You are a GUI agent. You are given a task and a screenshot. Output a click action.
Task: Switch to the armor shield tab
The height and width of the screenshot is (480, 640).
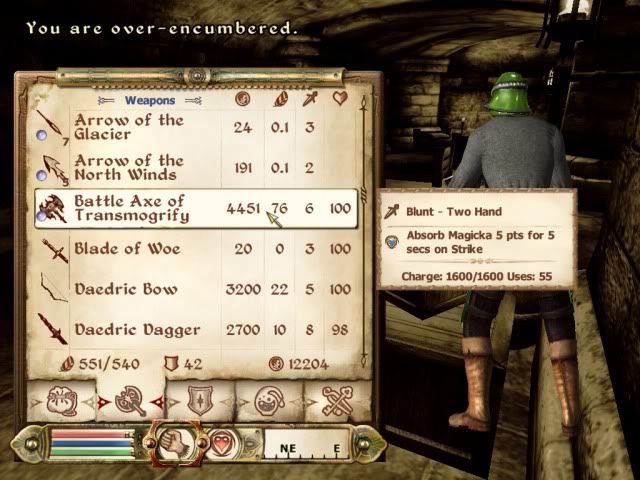(200, 401)
